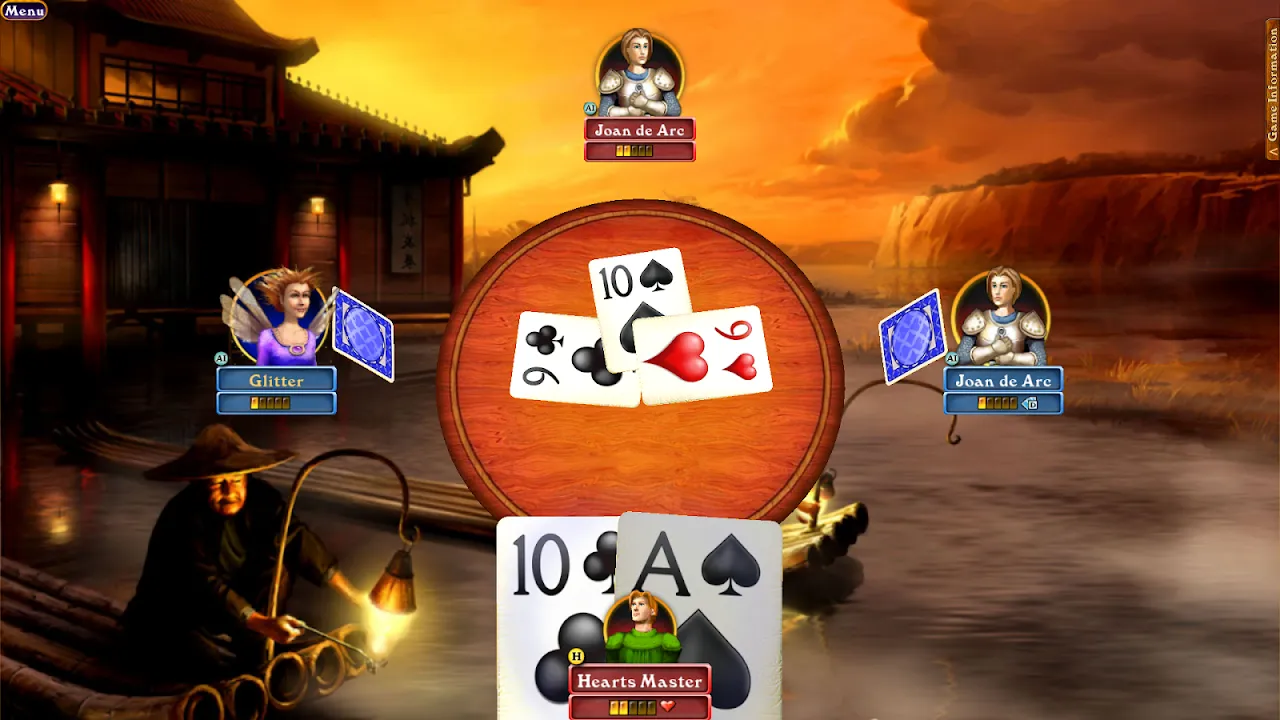
Task: Click the AI badge on right Joan de Arc's avatar
Action: click(951, 358)
